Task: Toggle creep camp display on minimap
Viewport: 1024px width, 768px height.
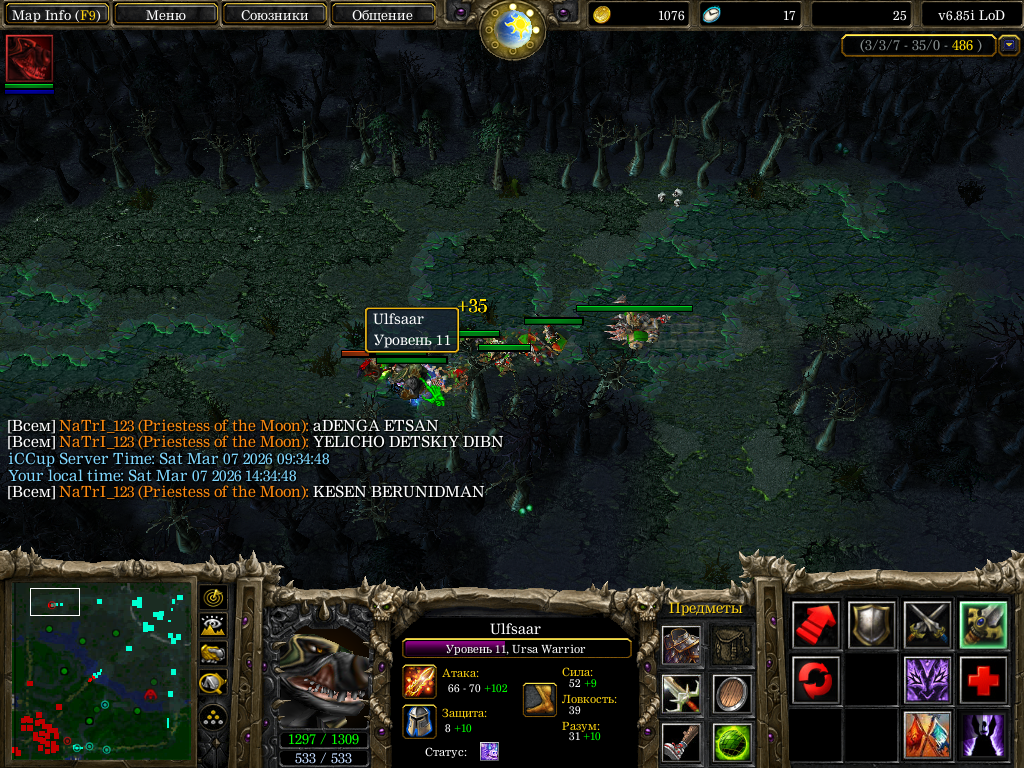Action: pos(213,684)
